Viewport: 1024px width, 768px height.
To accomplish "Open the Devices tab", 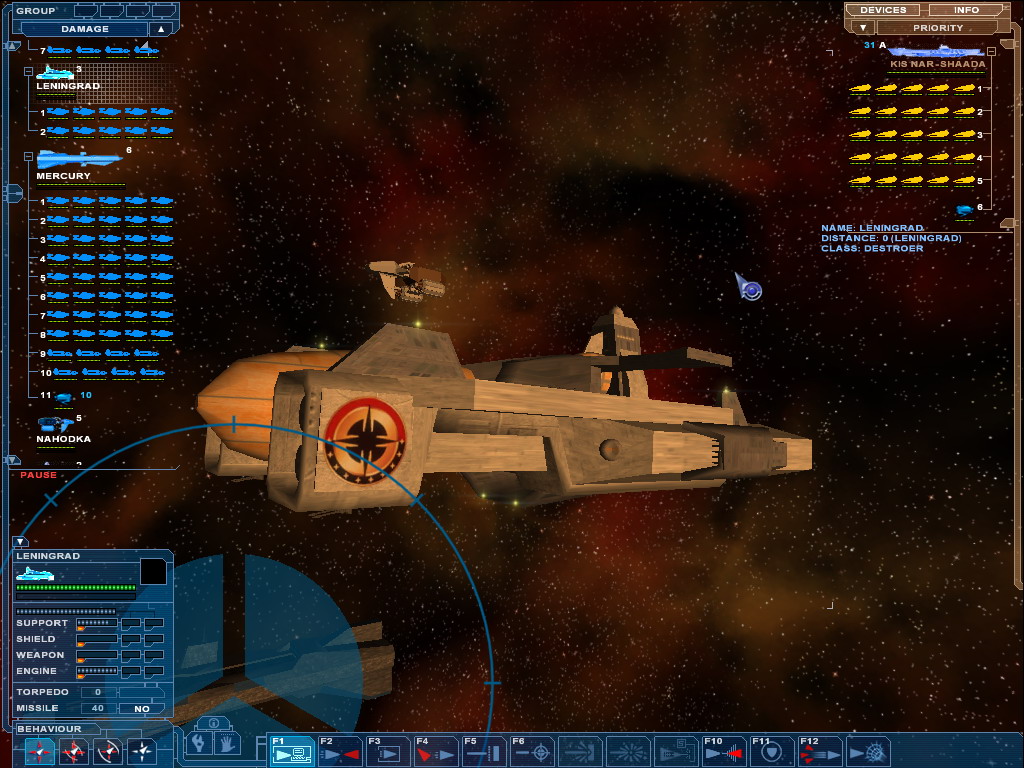I will pos(883,10).
